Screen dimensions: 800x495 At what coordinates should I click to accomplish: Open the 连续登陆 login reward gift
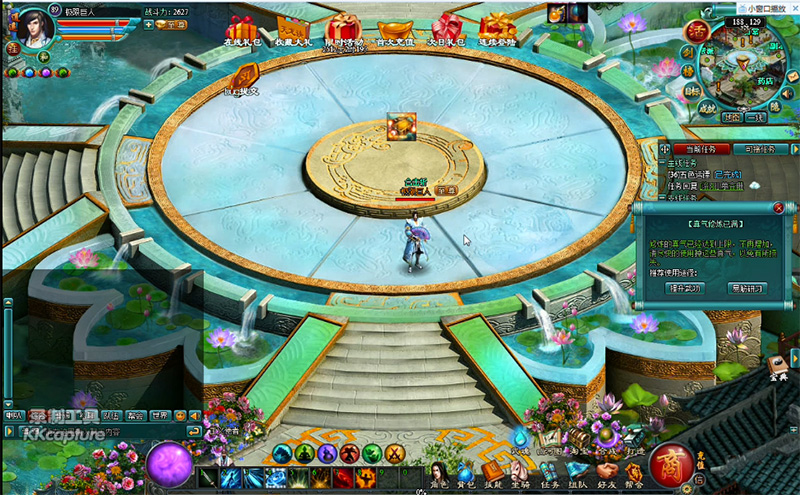(497, 30)
